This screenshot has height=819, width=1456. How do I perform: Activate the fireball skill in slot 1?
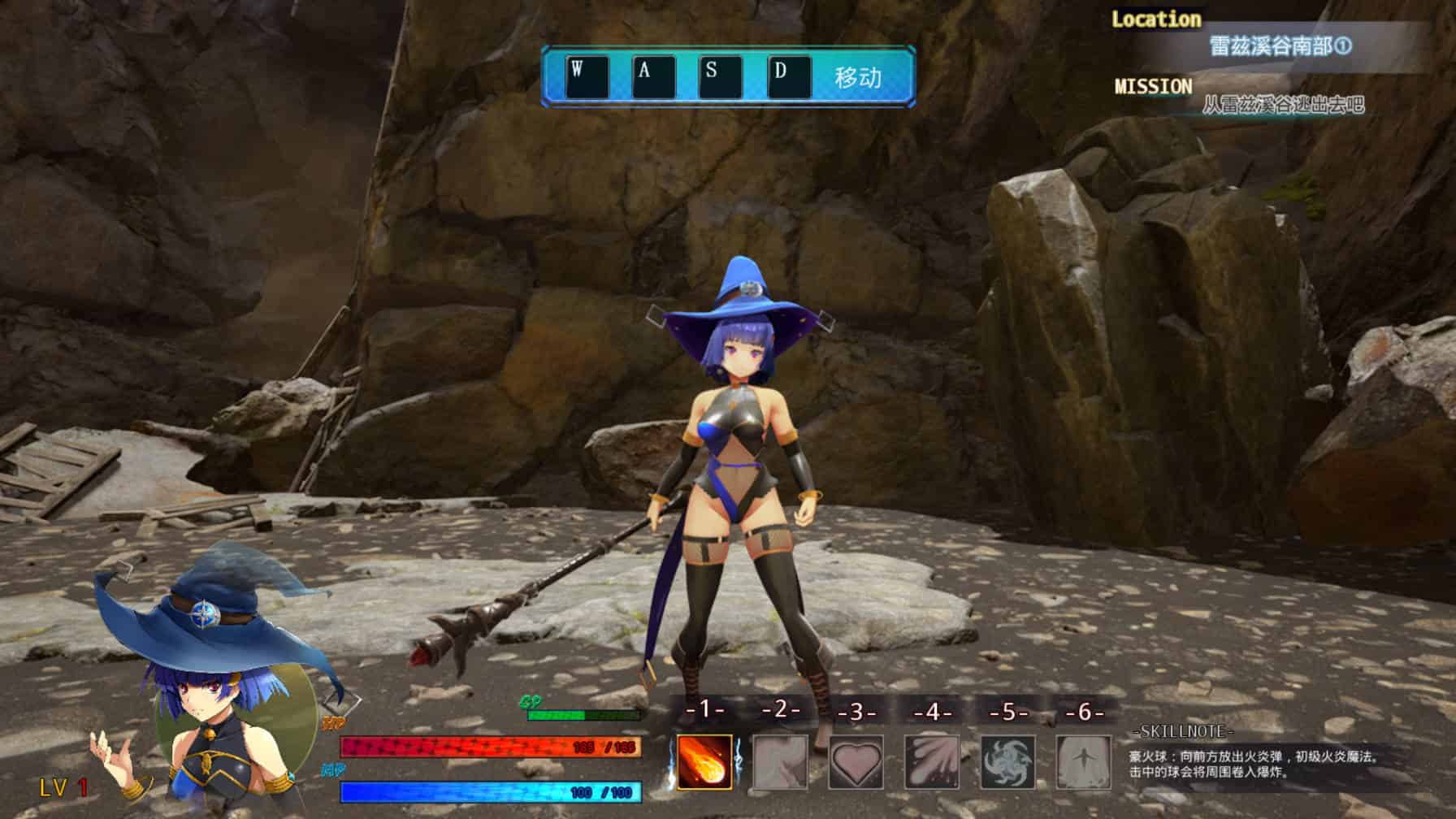(704, 761)
